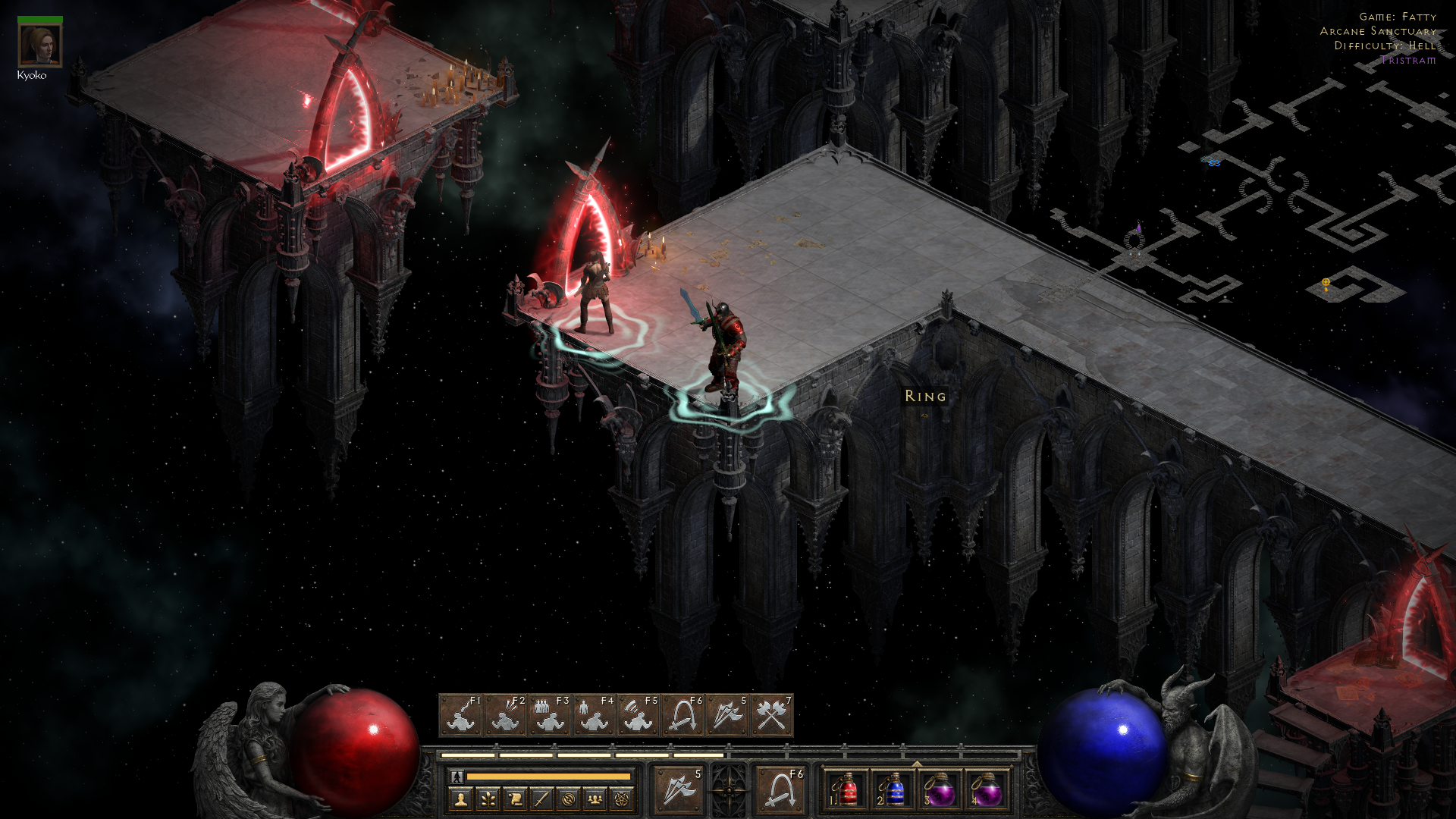This screenshot has height=819, width=1456.
Task: Select the crossed axes skill bound to 7
Action: pyautogui.click(x=772, y=715)
